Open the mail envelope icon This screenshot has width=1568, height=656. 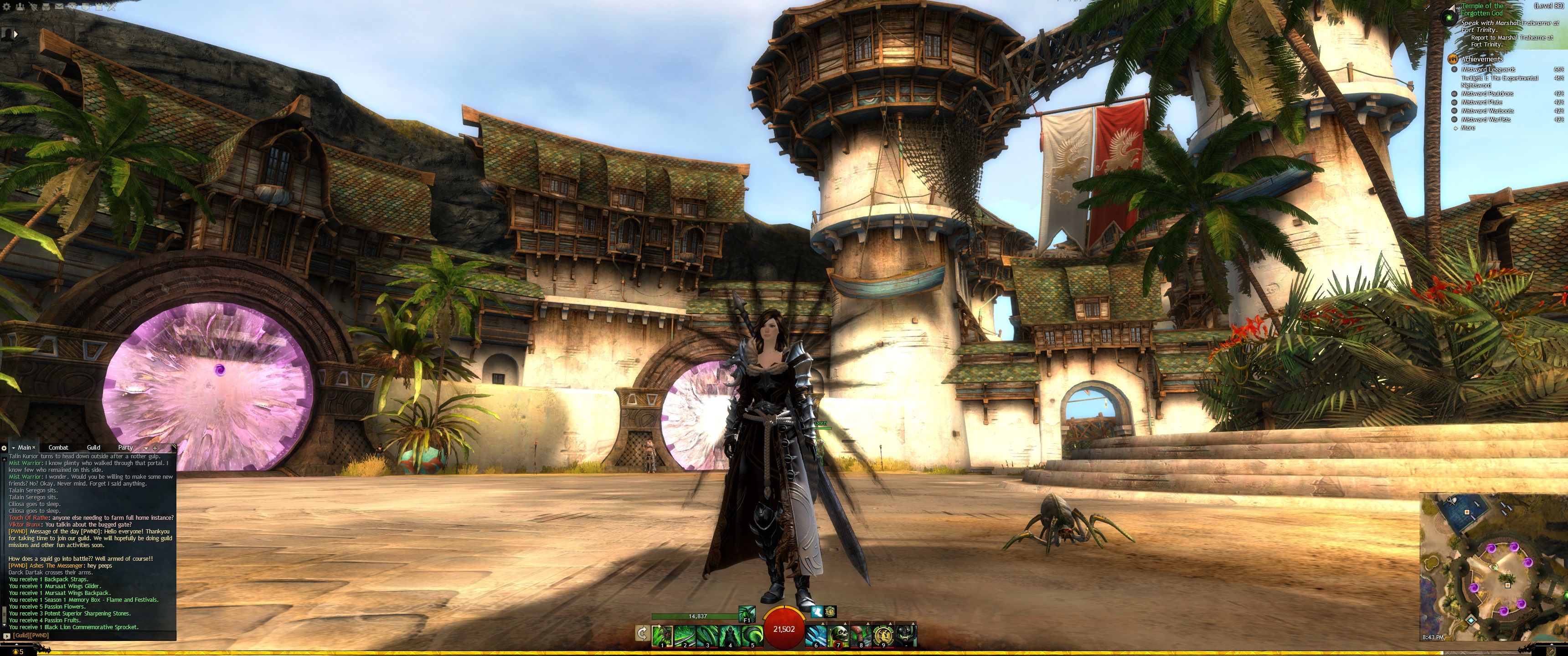[59, 7]
